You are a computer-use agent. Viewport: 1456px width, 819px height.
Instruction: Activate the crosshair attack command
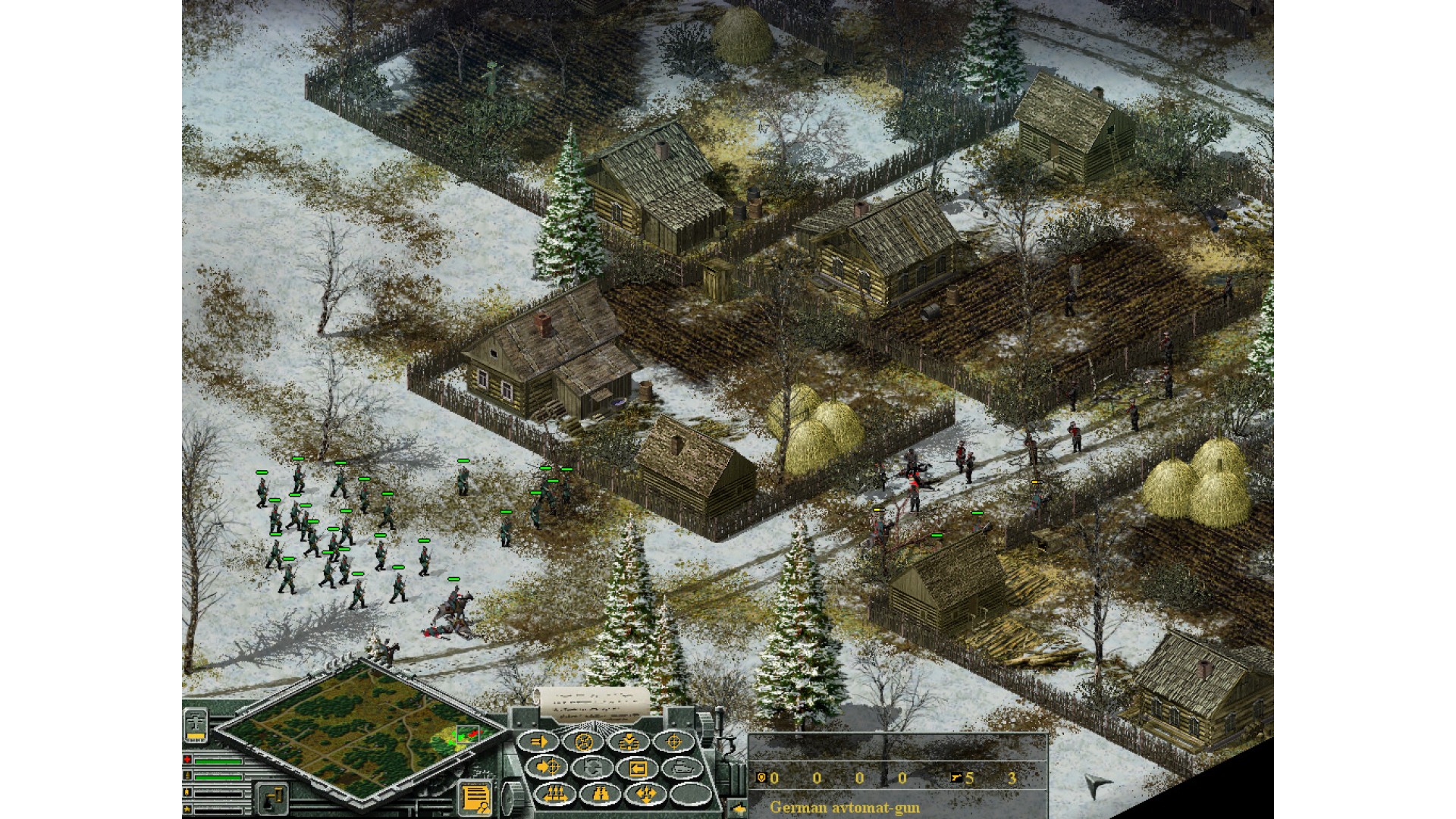[x=672, y=741]
